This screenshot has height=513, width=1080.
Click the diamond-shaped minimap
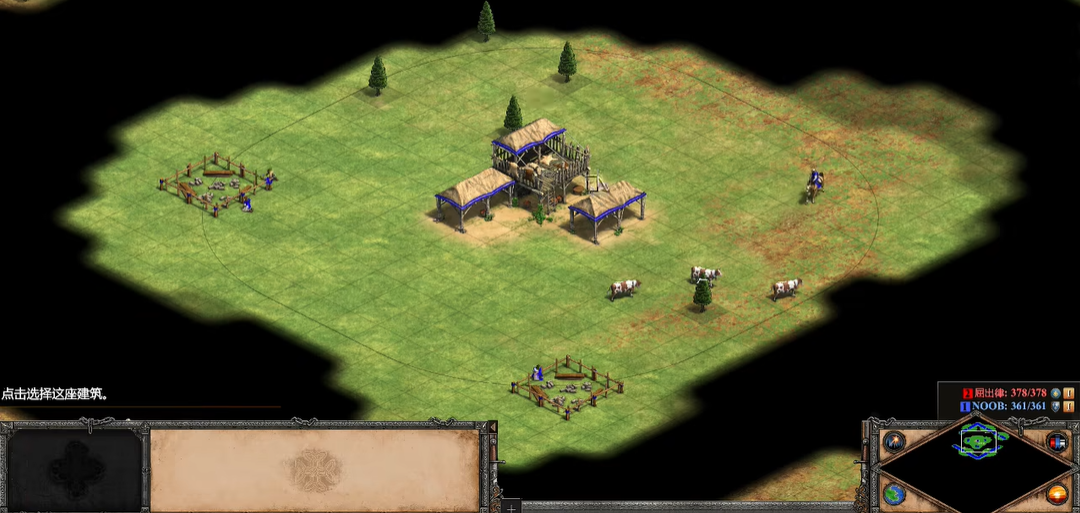[x=975, y=465]
